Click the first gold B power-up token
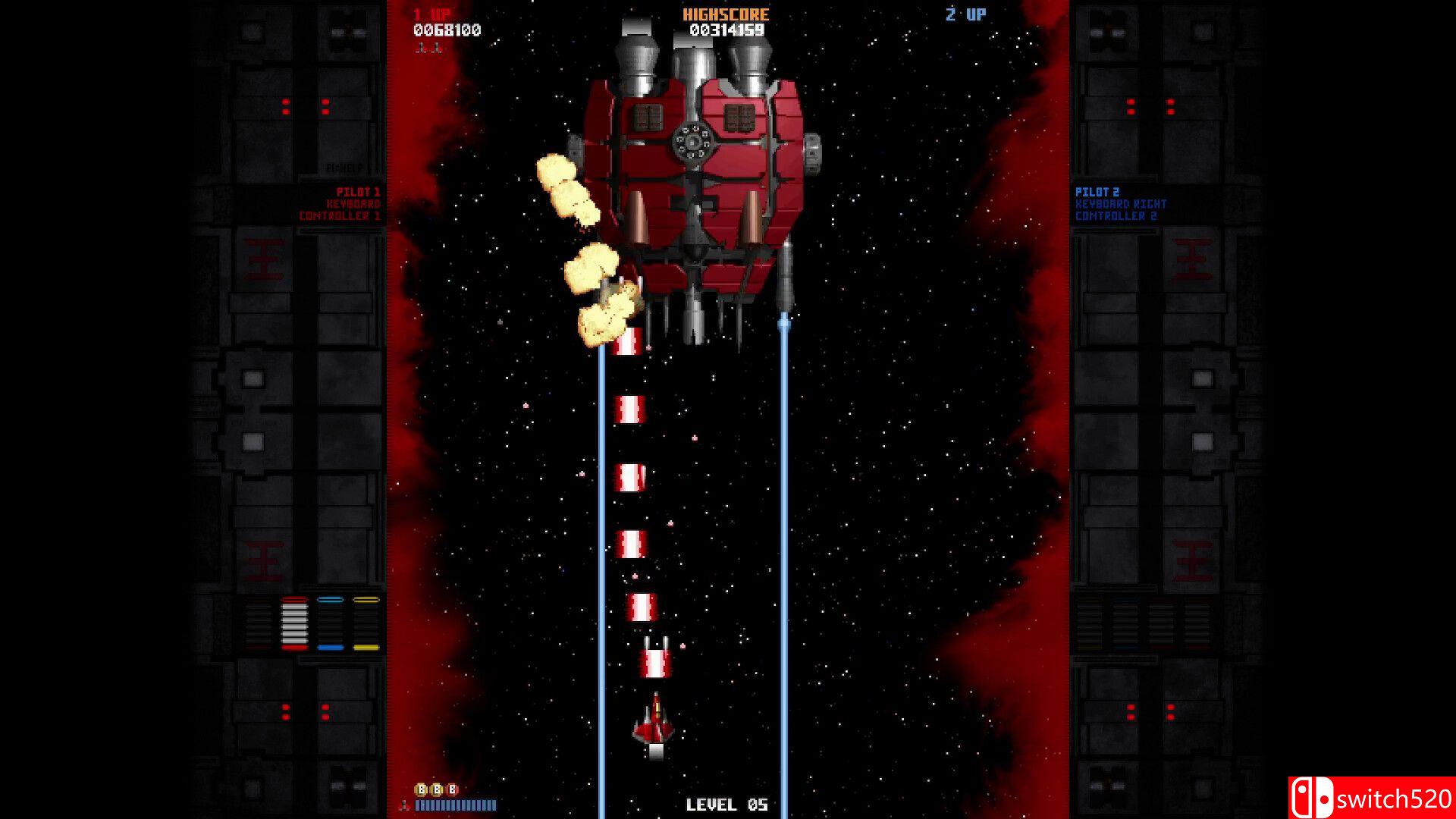 [421, 789]
